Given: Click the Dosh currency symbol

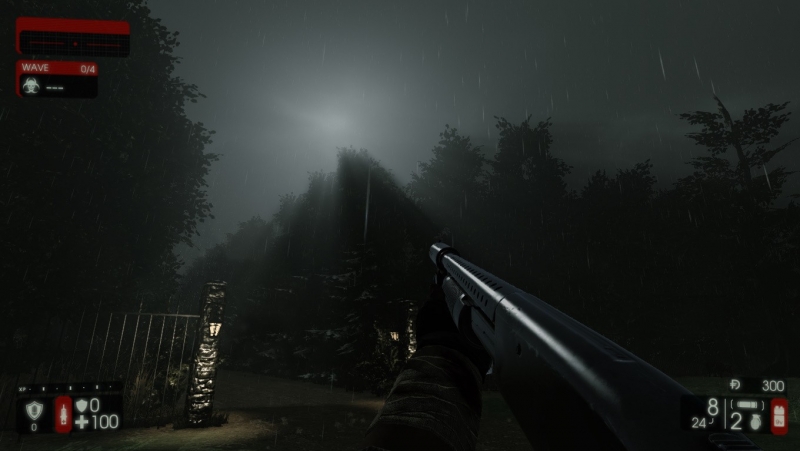Looking at the screenshot, I should click(x=736, y=384).
